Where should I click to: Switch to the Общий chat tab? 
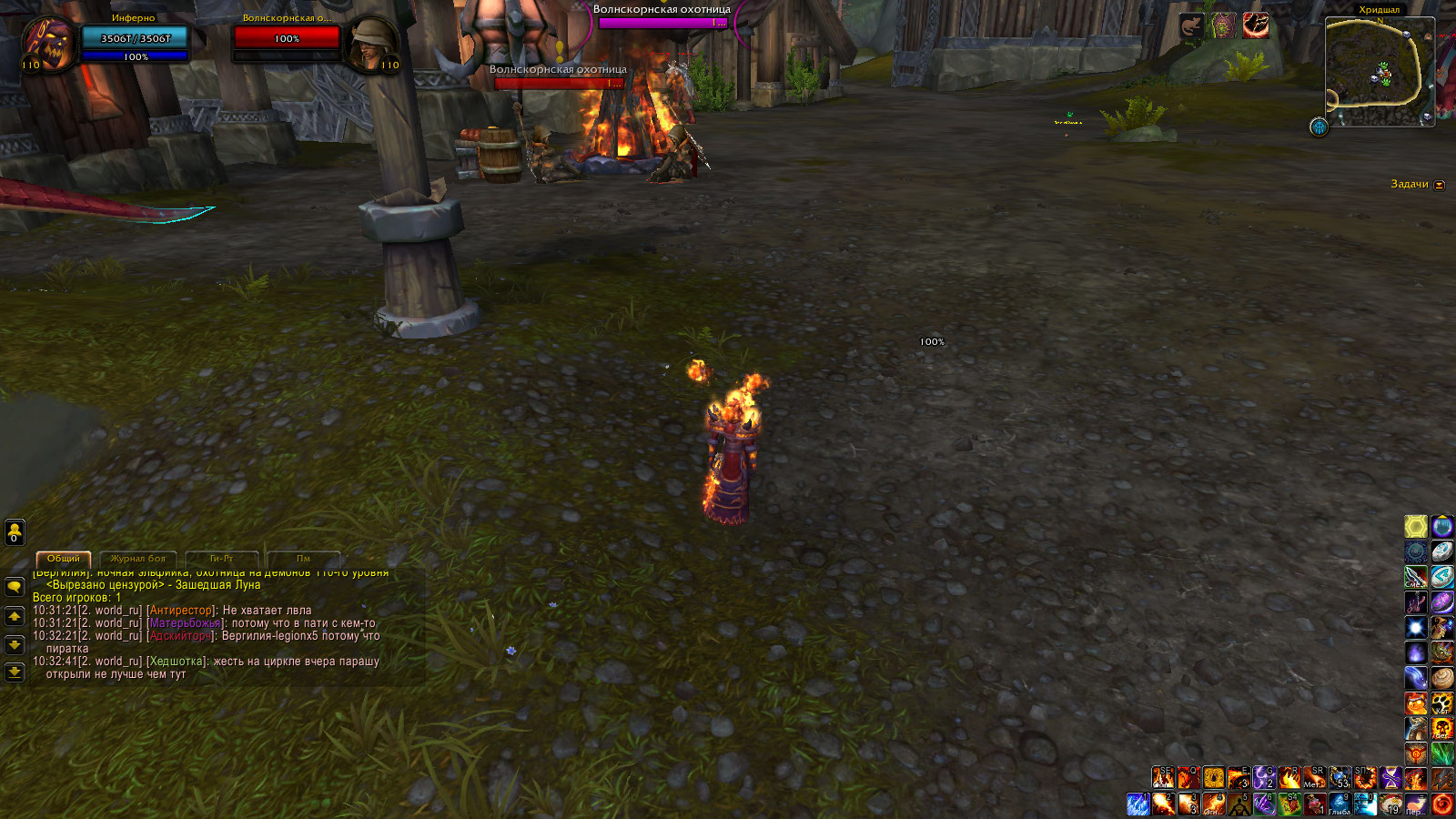64,559
